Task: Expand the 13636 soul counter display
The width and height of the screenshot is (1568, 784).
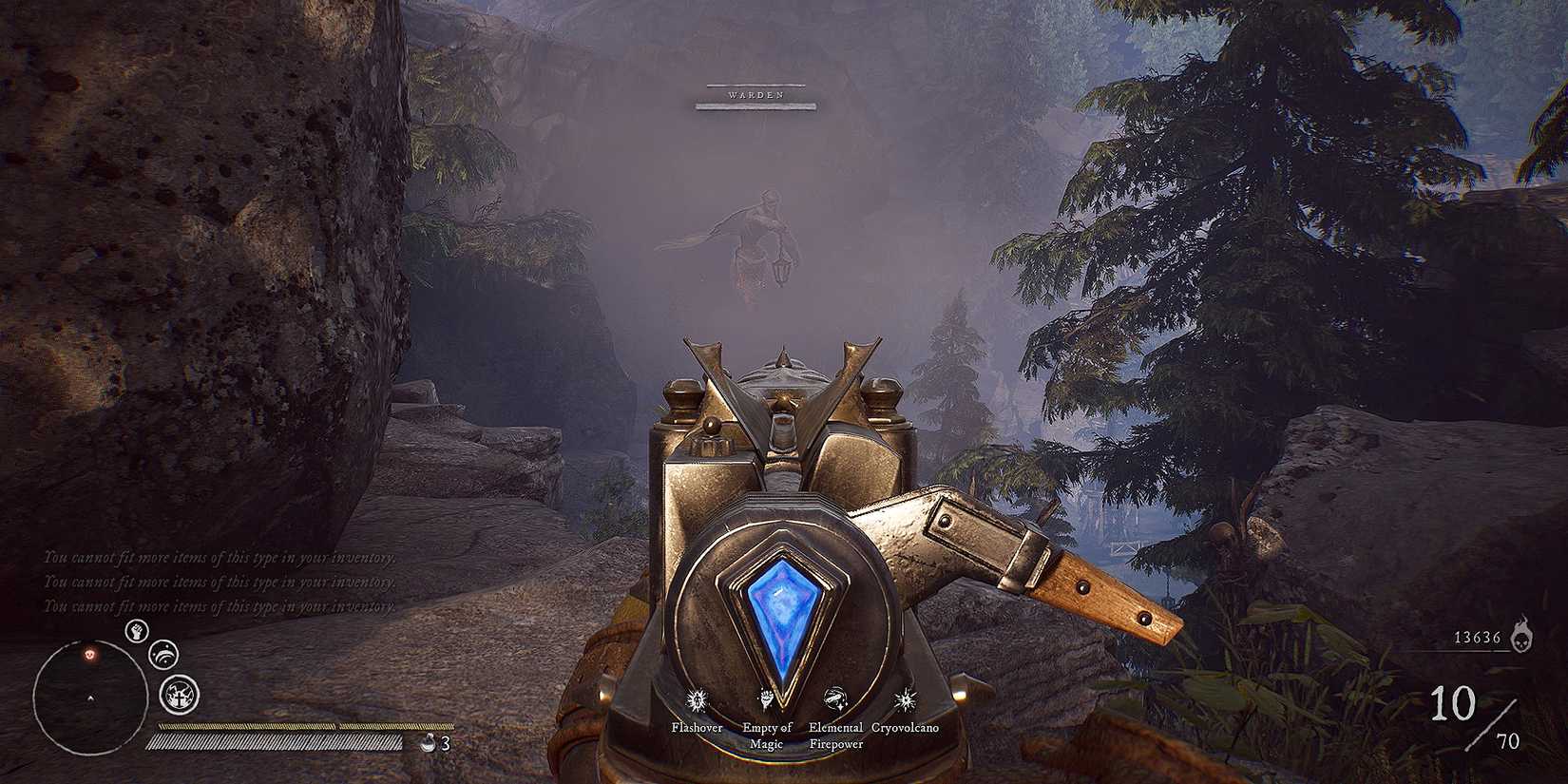Action: 1478,639
